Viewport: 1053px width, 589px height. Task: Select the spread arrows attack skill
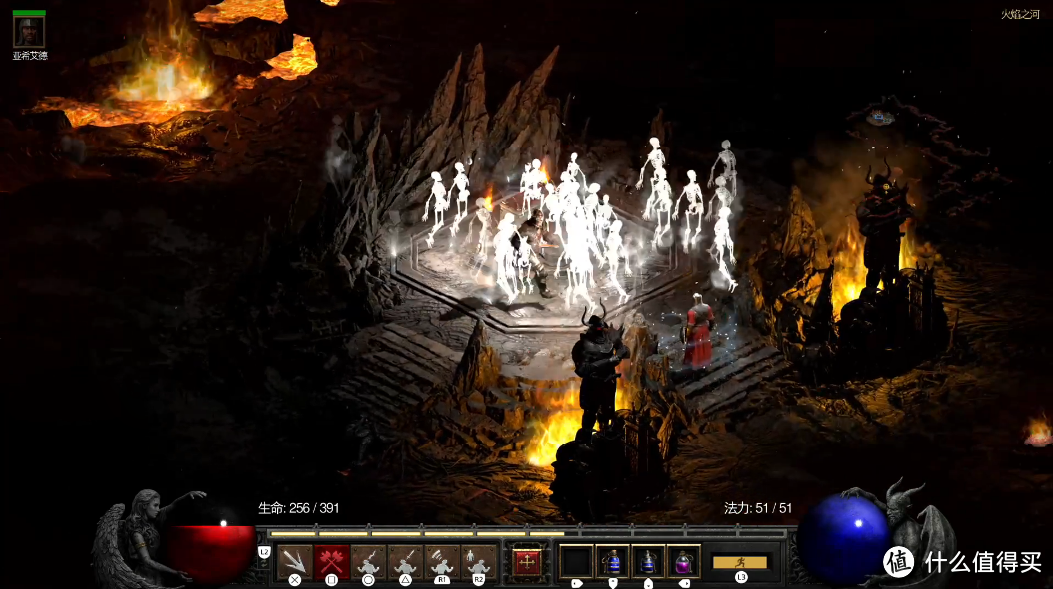[294, 562]
